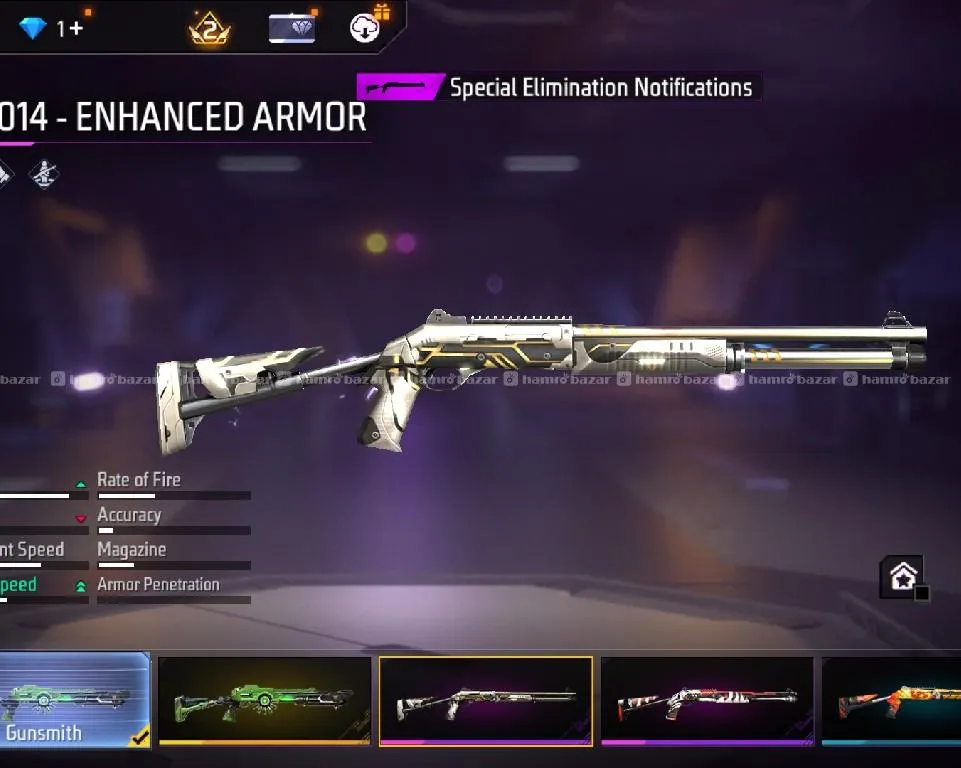Viewport: 961px width, 768px height.
Task: Tap the blue diamond currency icon
Action: pos(33,29)
